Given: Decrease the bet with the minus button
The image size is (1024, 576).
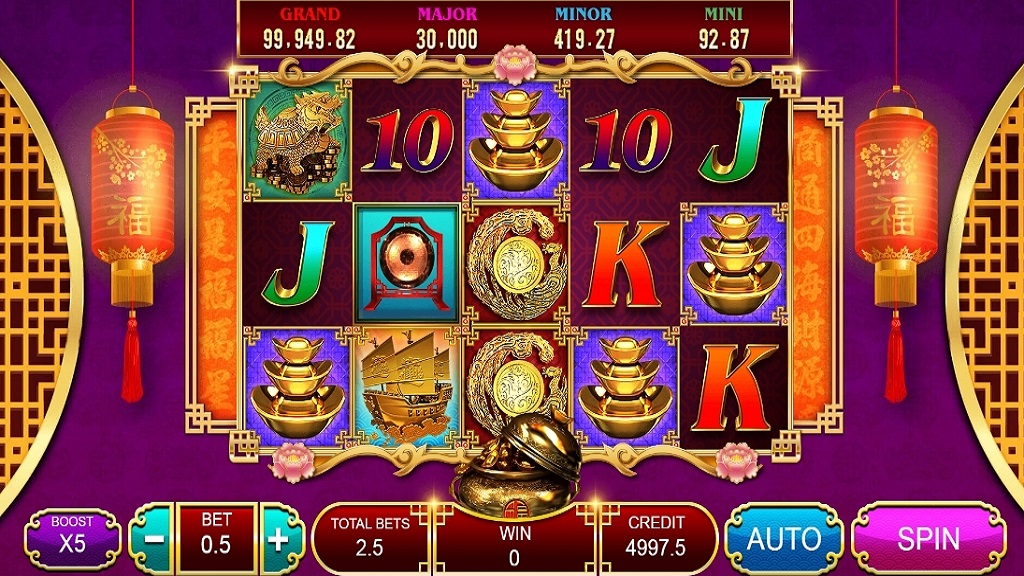Looking at the screenshot, I should click(155, 538).
